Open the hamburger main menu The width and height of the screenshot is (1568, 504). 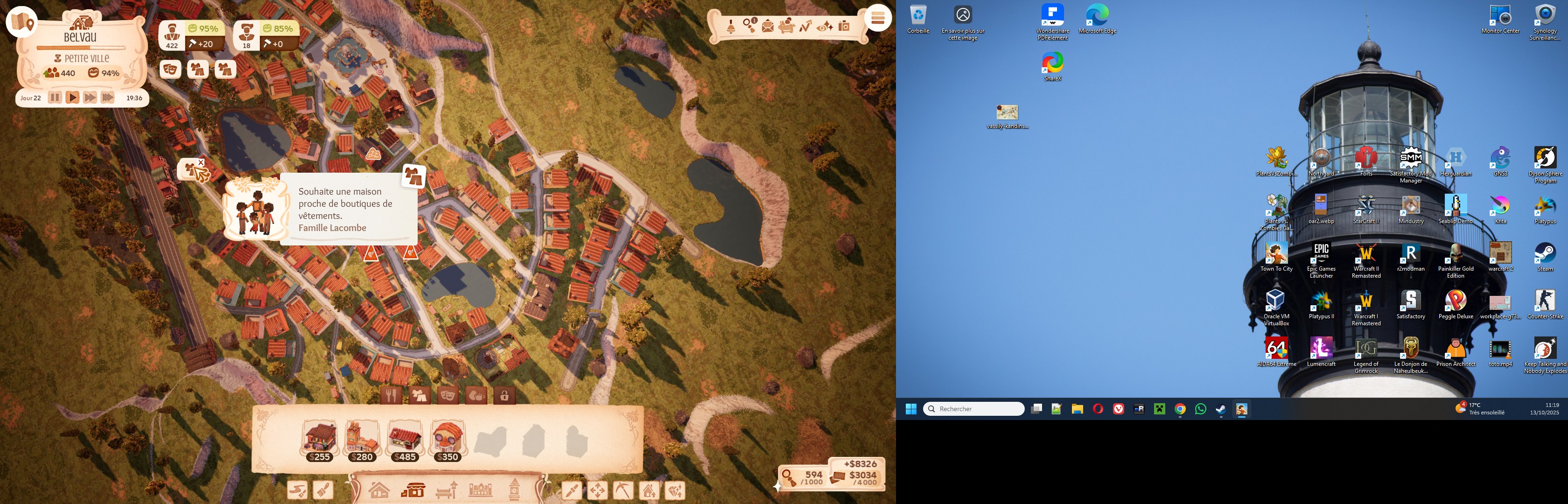click(x=877, y=18)
